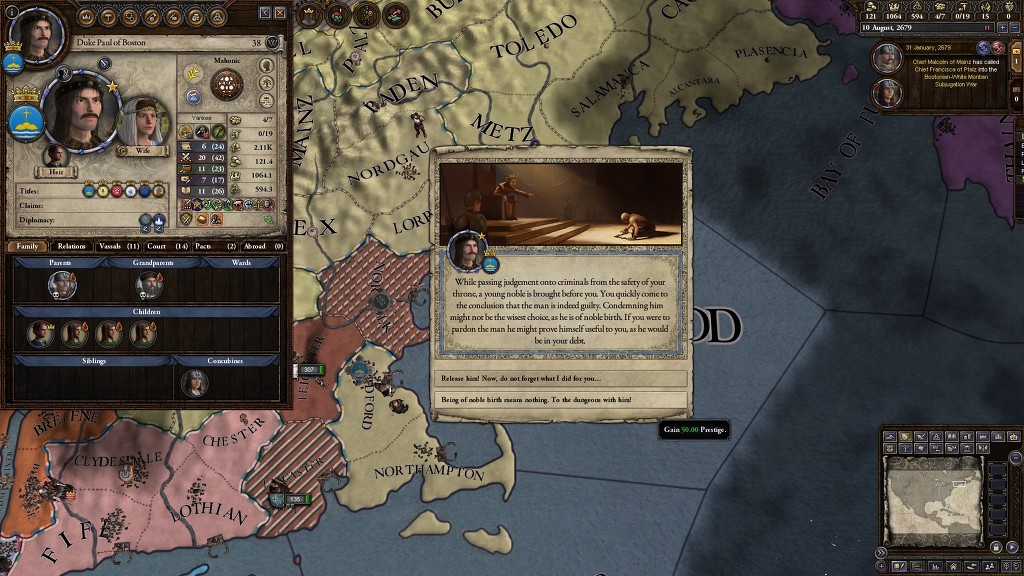The height and width of the screenshot is (576, 1024).
Task: Close the character panel
Action: [x=280, y=12]
